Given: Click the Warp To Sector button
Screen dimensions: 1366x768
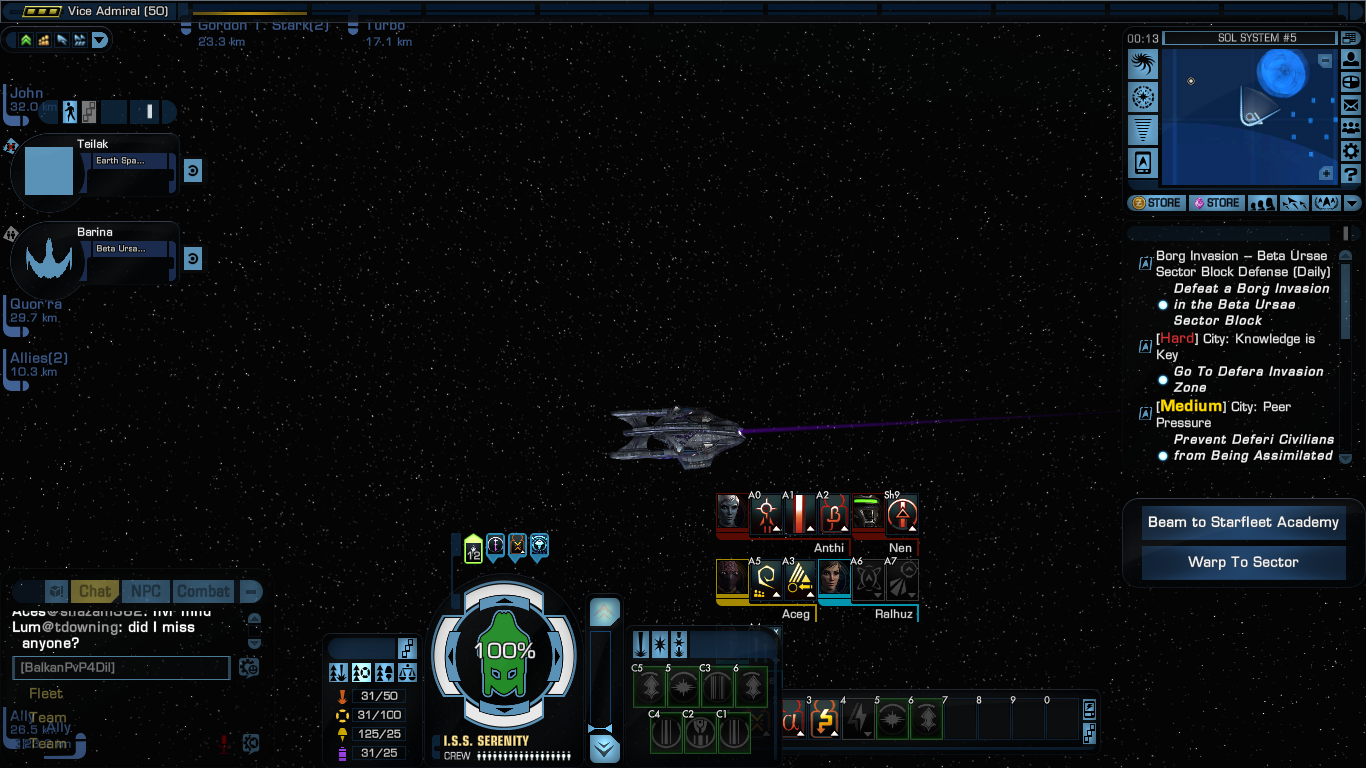Looking at the screenshot, I should click(1243, 562).
